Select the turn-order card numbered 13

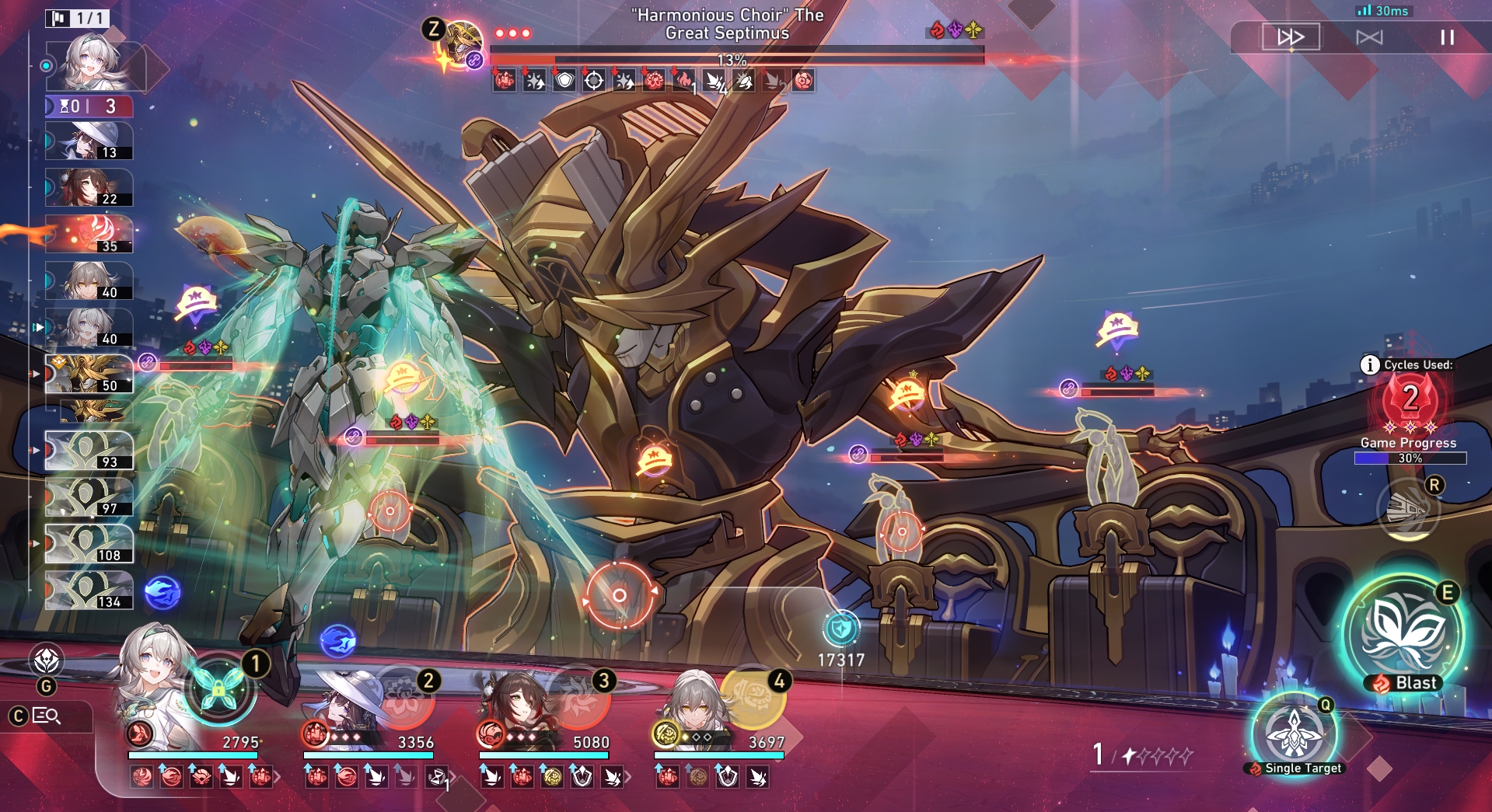(x=89, y=141)
